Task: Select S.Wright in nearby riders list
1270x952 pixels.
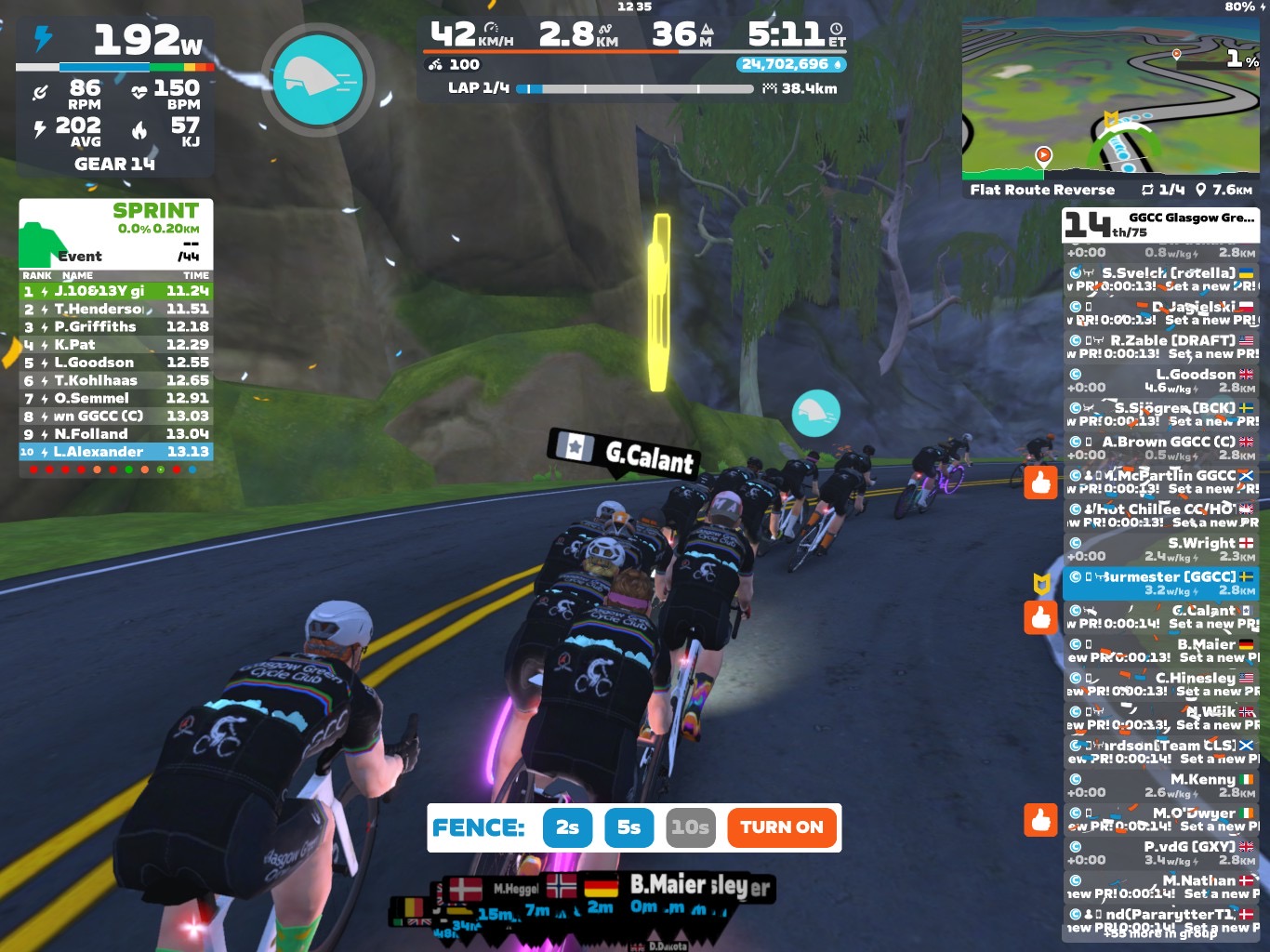Action: coord(1161,549)
